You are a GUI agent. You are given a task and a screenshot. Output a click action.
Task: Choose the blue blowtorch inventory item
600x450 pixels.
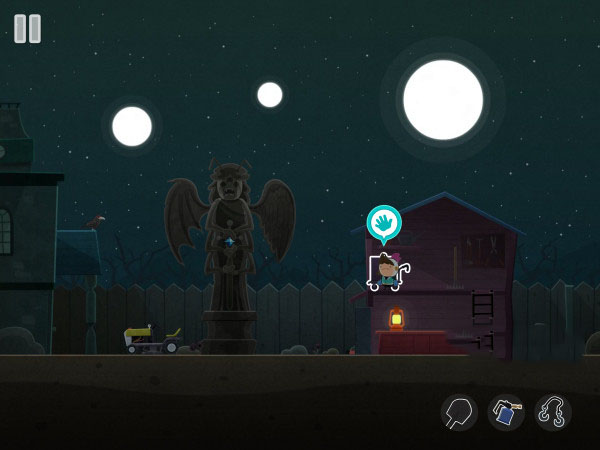[x=506, y=412]
